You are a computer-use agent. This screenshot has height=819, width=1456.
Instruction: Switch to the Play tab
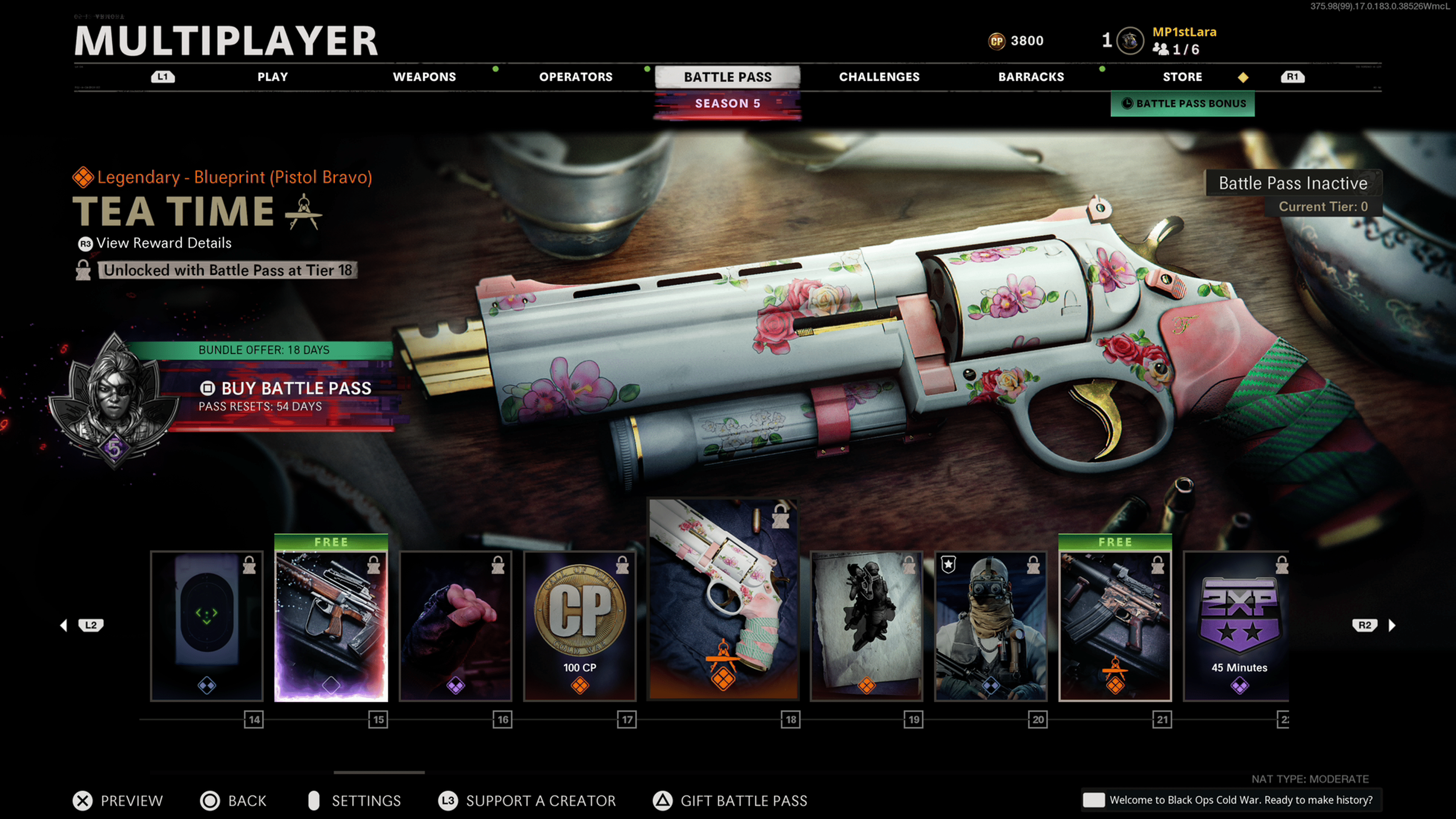[273, 77]
